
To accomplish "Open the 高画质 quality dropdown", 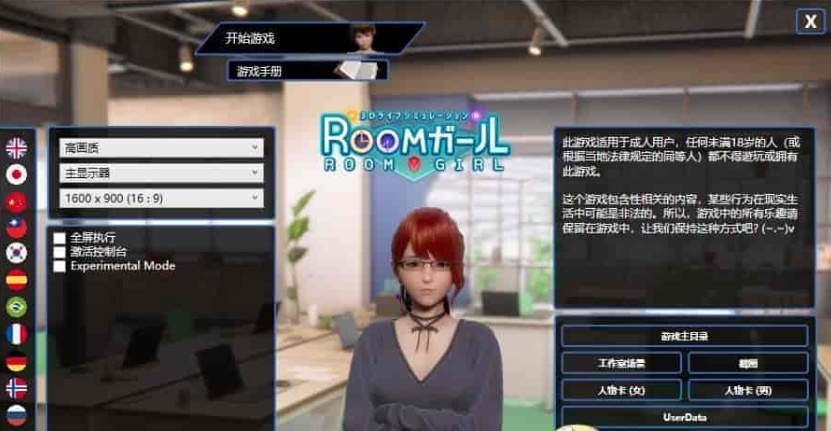I will click(x=161, y=147).
